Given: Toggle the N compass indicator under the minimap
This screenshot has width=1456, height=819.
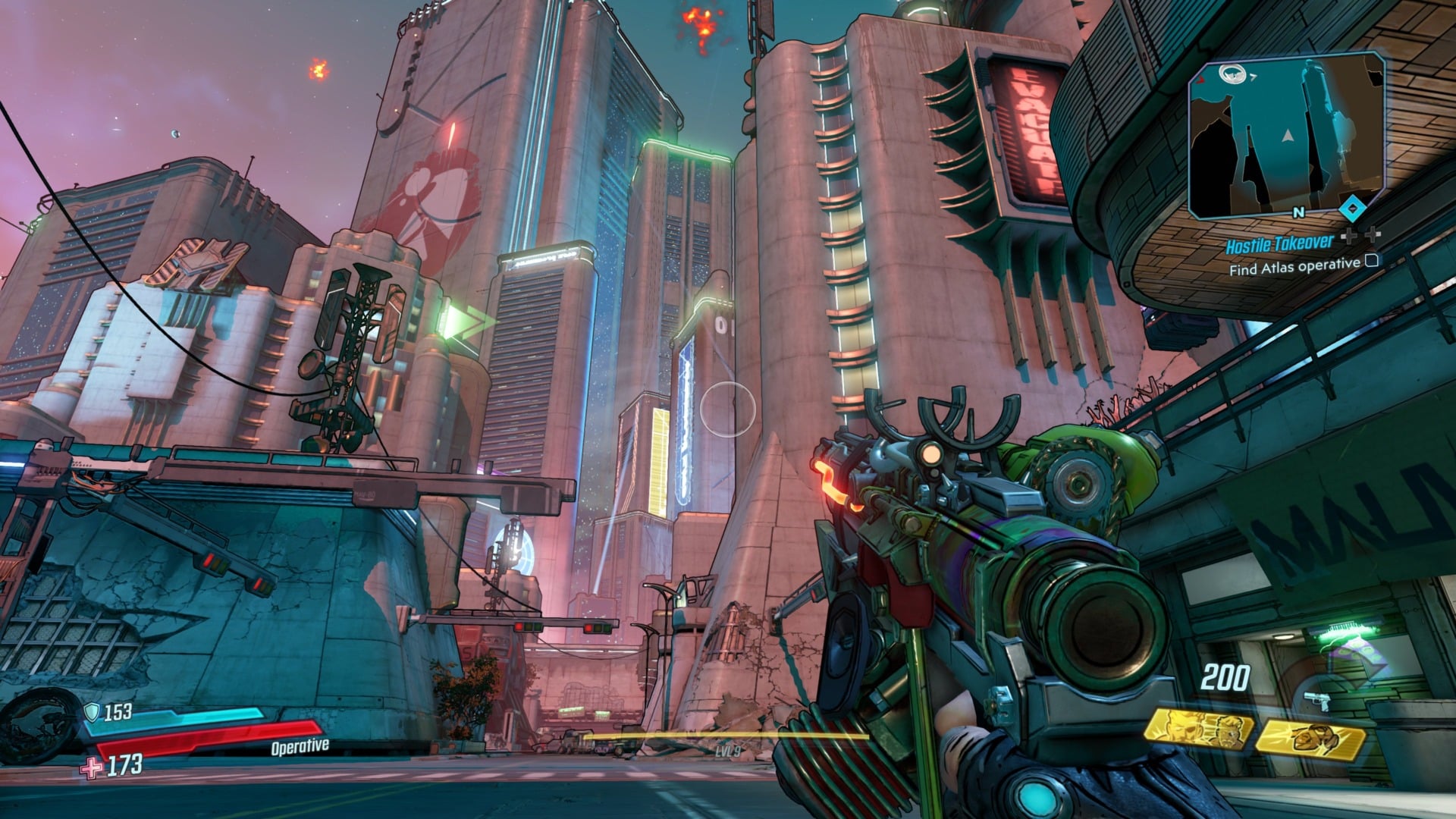Looking at the screenshot, I should pos(1298,212).
